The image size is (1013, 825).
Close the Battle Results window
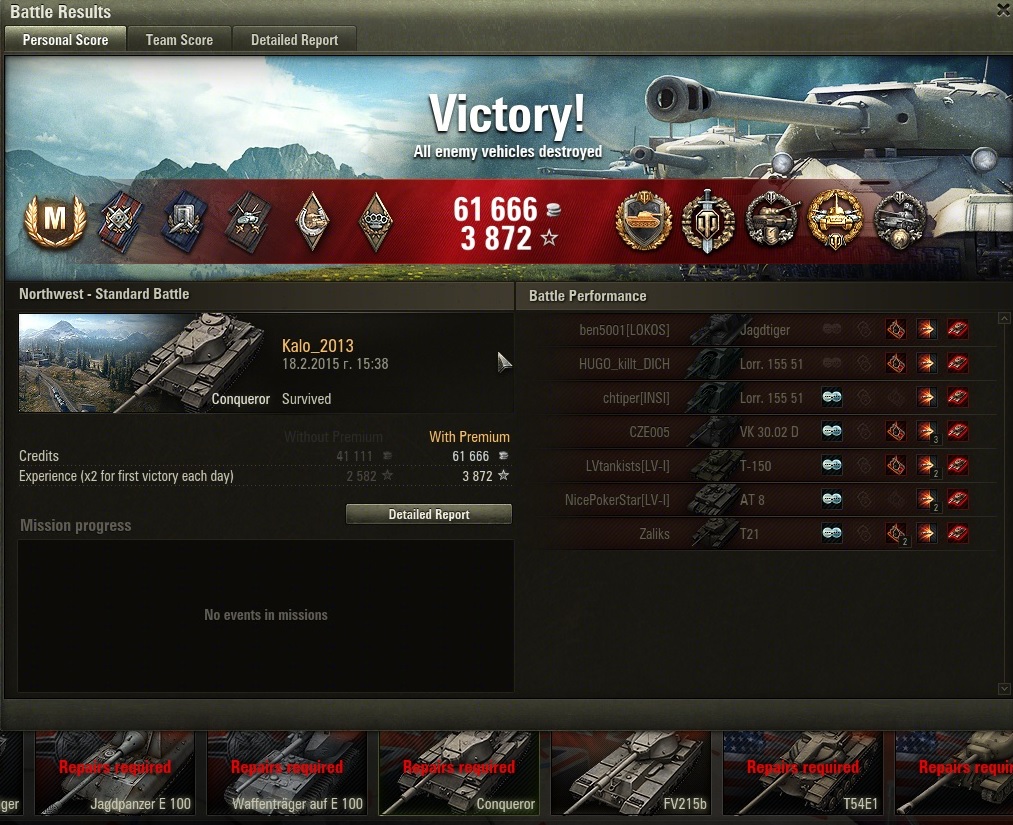[1003, 10]
